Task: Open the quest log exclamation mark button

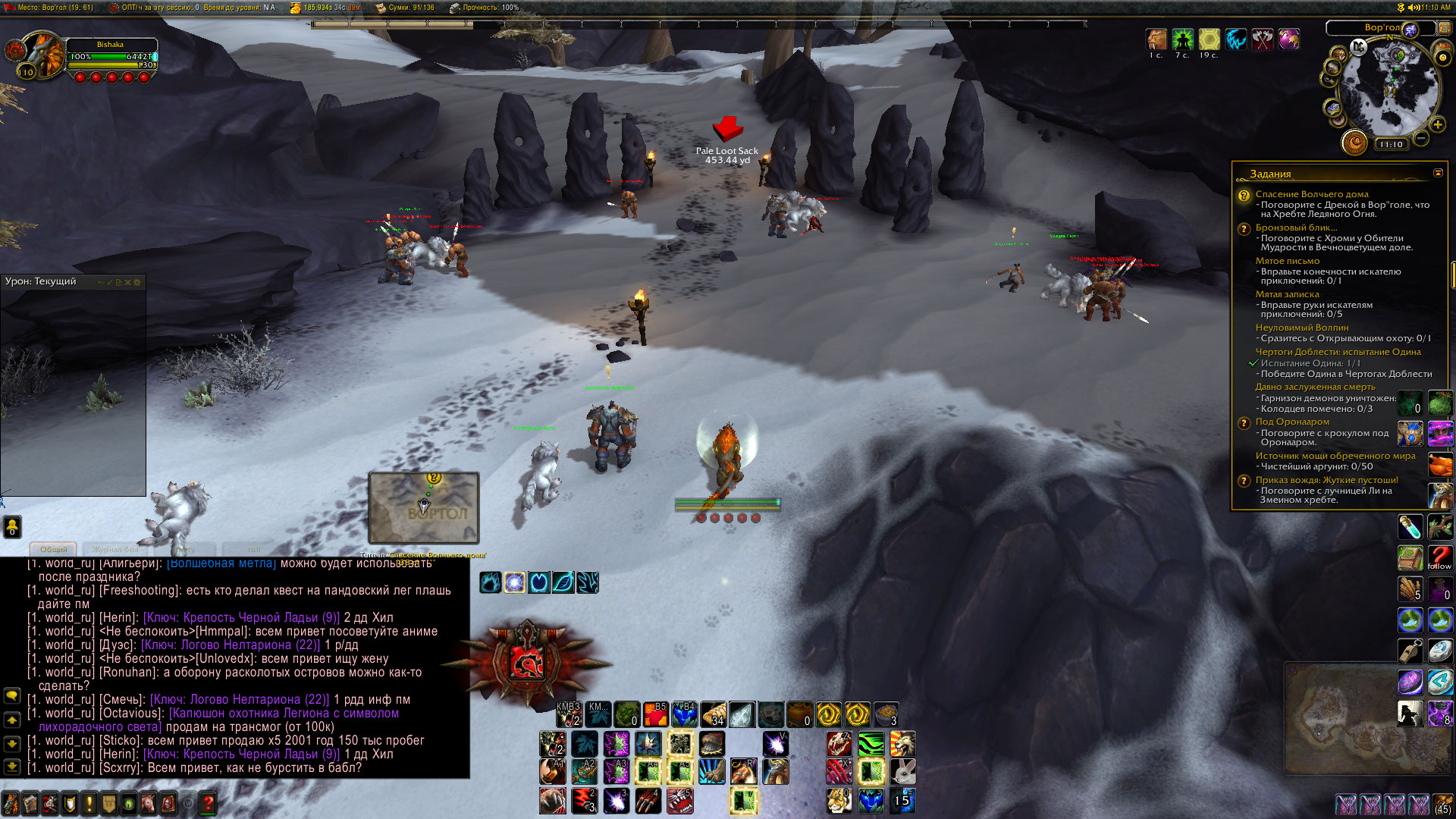Action: point(89,803)
